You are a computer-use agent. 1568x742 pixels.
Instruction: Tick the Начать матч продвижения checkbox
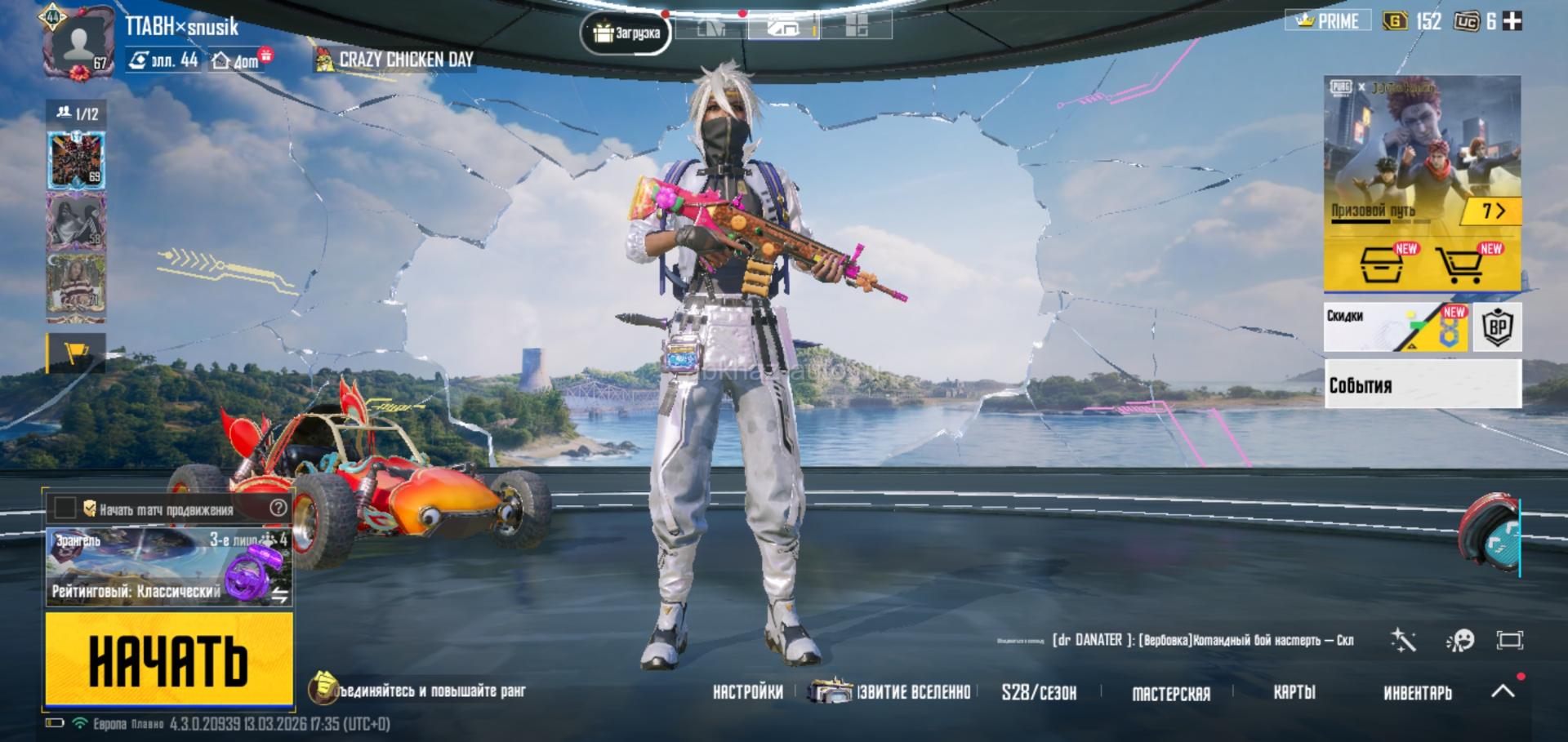65,509
